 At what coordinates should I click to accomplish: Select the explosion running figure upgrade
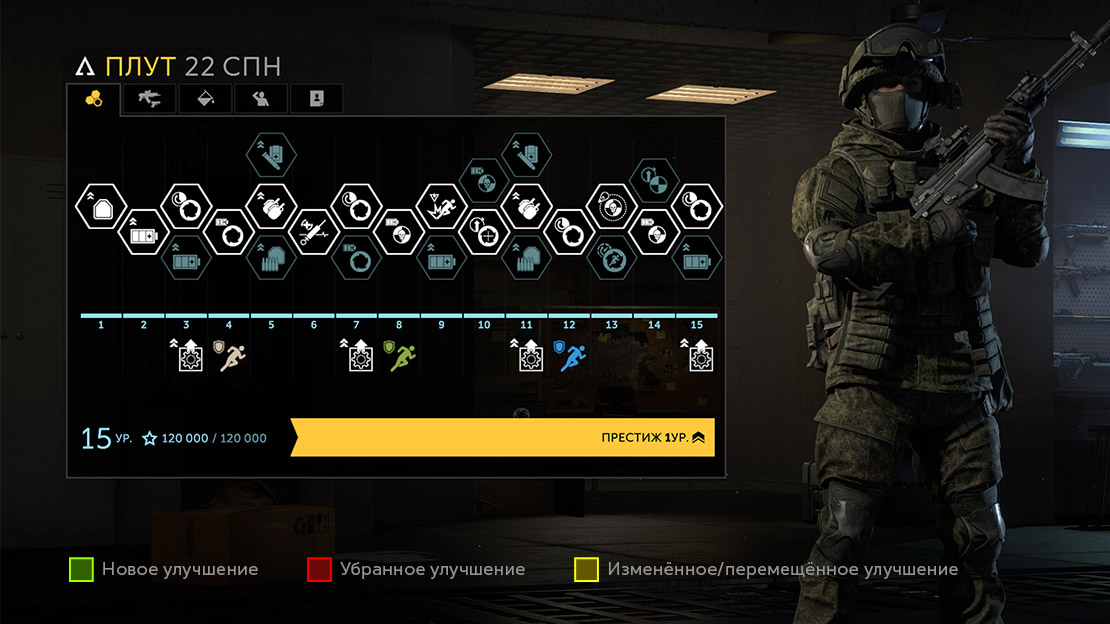coord(440,208)
